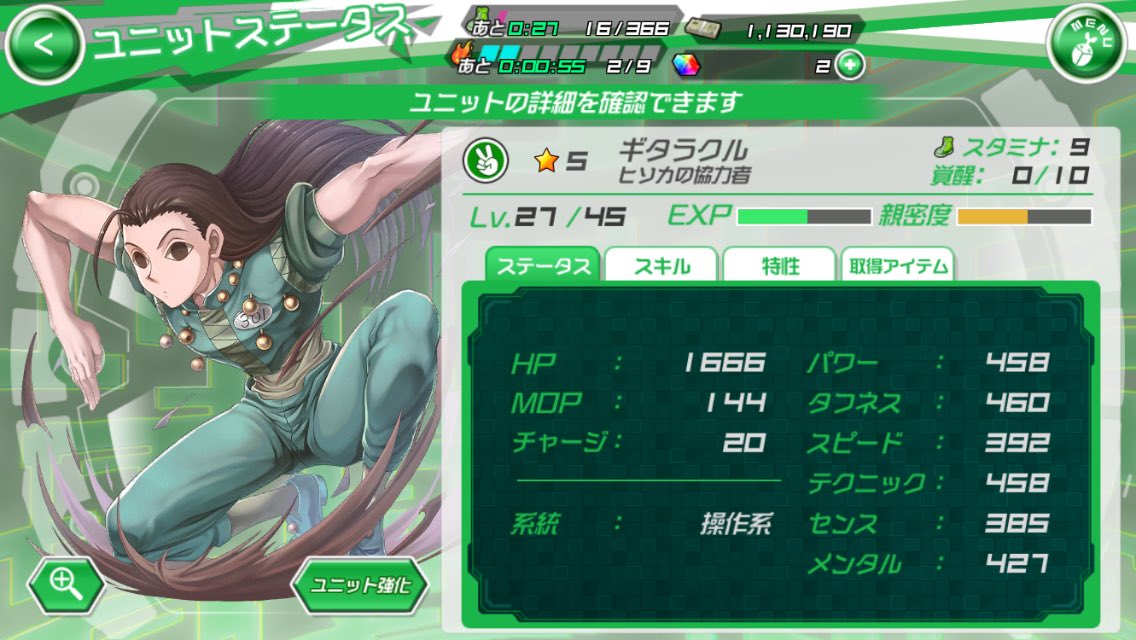
Task: Go back with the arrow button
Action: pos(43,44)
